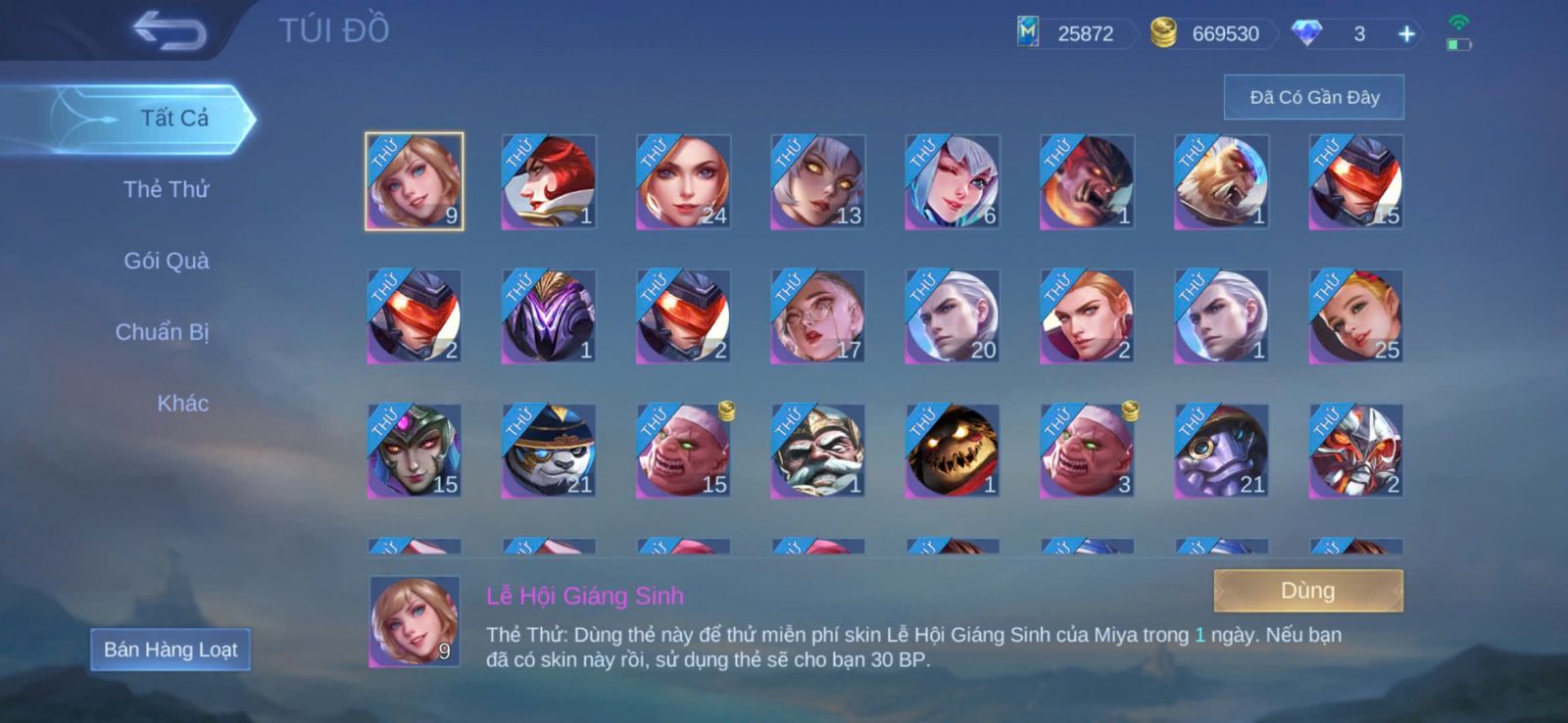
Task: Choose the Khác category
Action: point(182,404)
